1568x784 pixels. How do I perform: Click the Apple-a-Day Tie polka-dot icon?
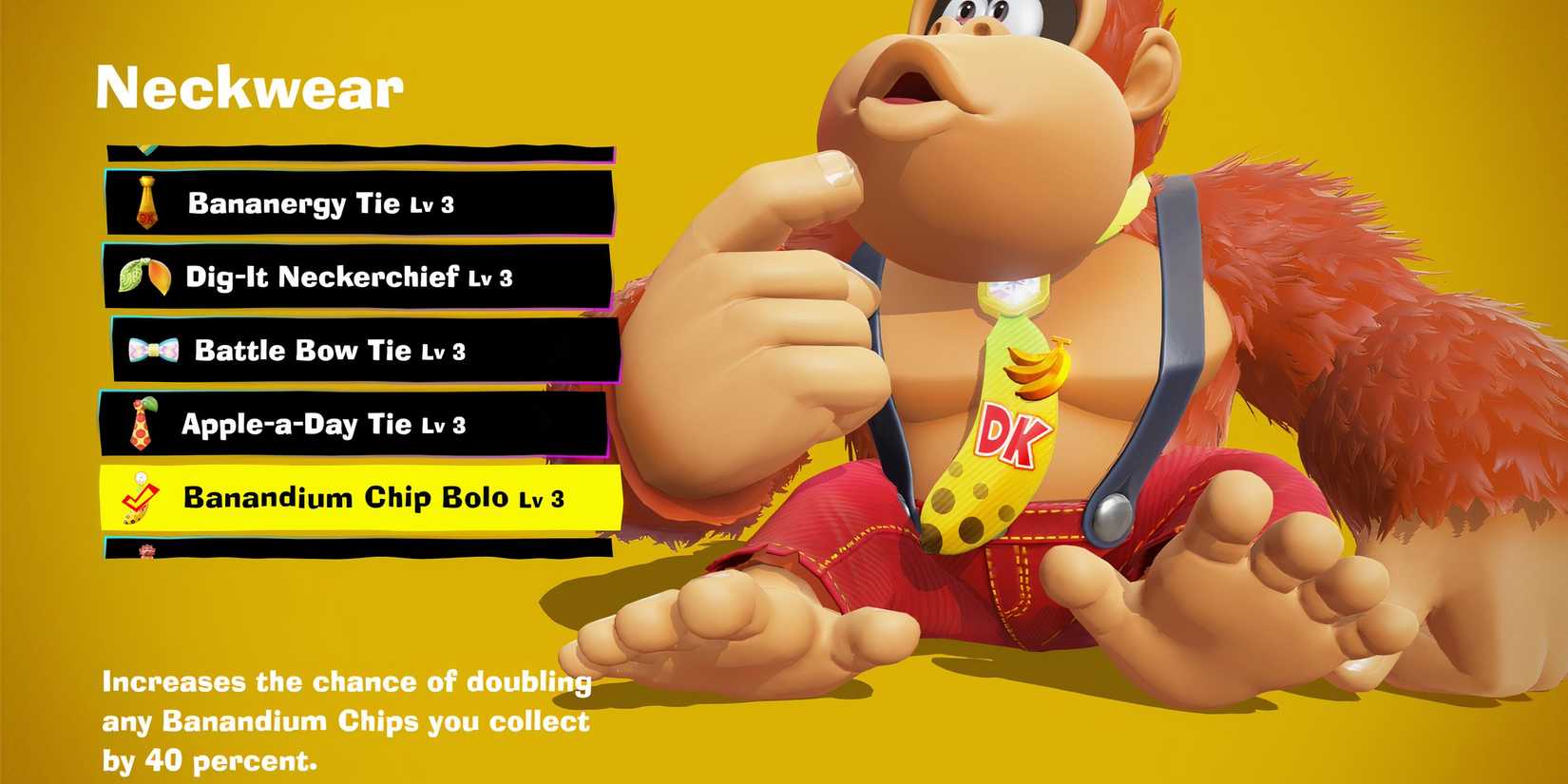point(143,426)
